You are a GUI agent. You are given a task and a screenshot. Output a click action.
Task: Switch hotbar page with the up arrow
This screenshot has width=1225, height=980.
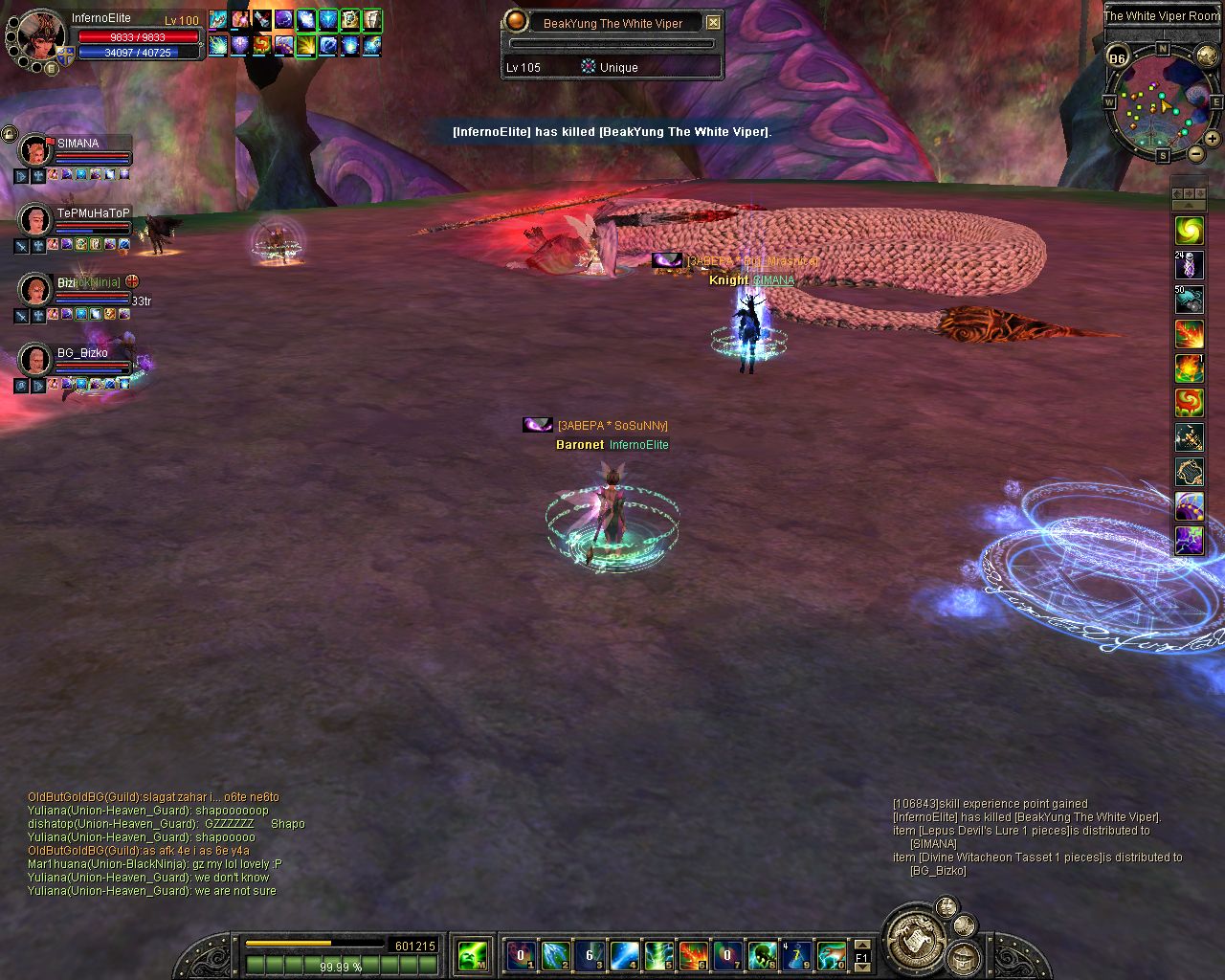(x=861, y=945)
